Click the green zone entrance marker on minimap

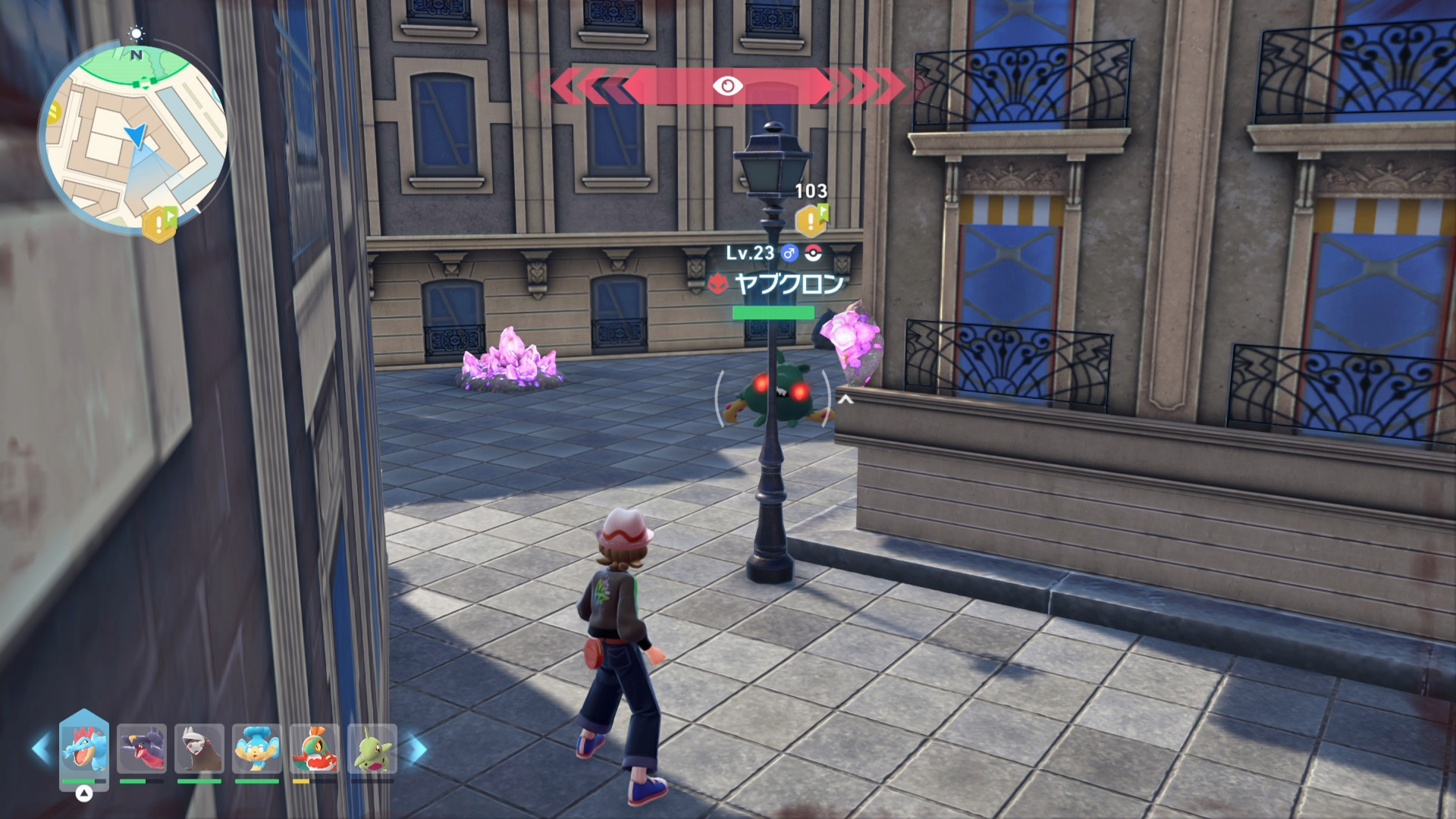[x=145, y=83]
